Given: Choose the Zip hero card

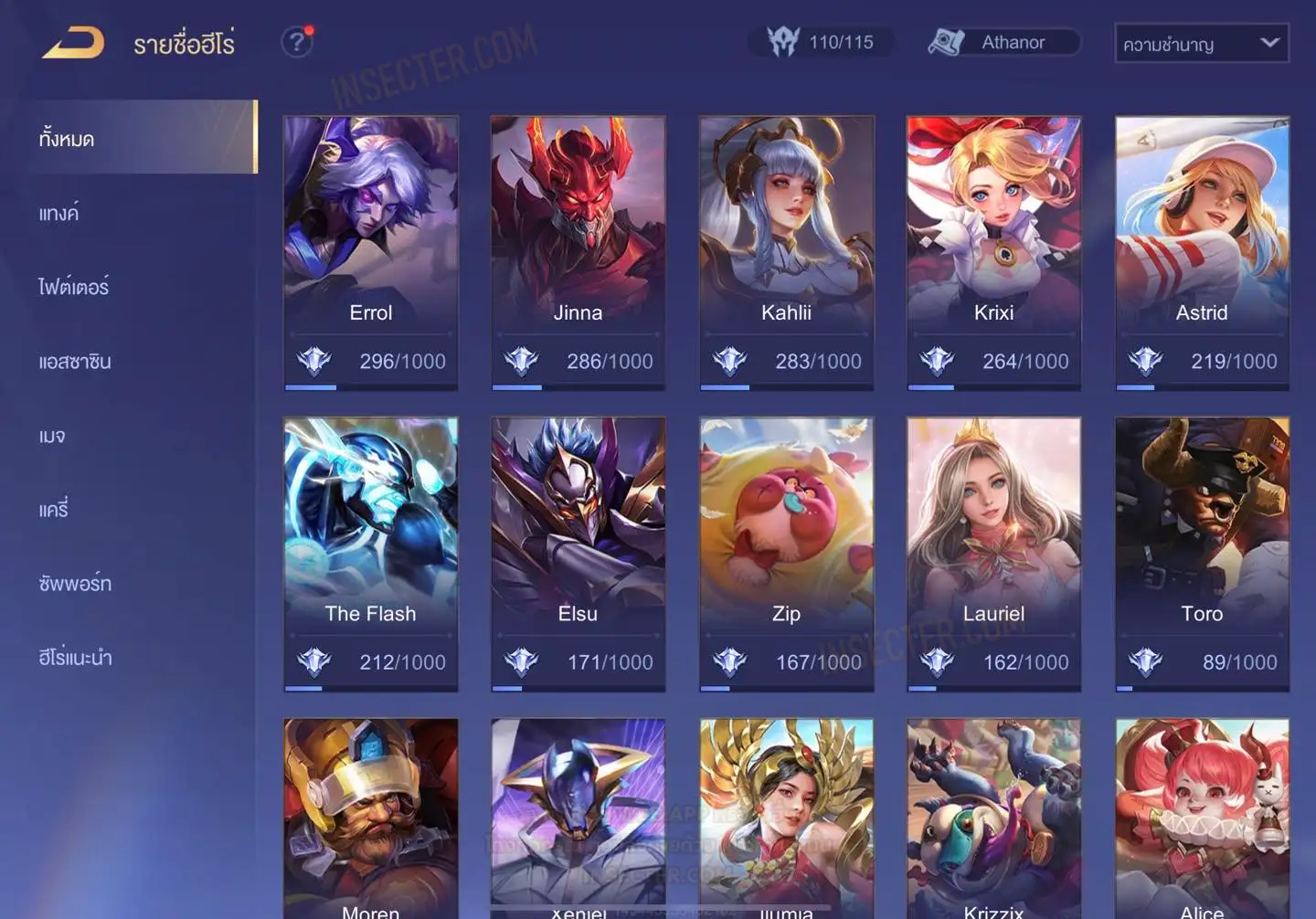Looking at the screenshot, I should 786,554.
